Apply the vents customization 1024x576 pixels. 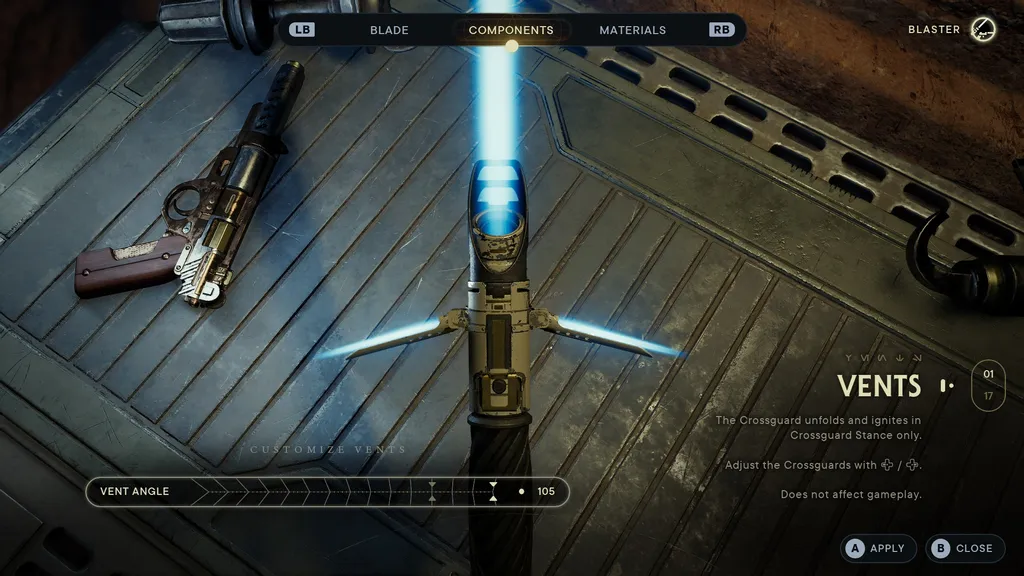coord(876,548)
